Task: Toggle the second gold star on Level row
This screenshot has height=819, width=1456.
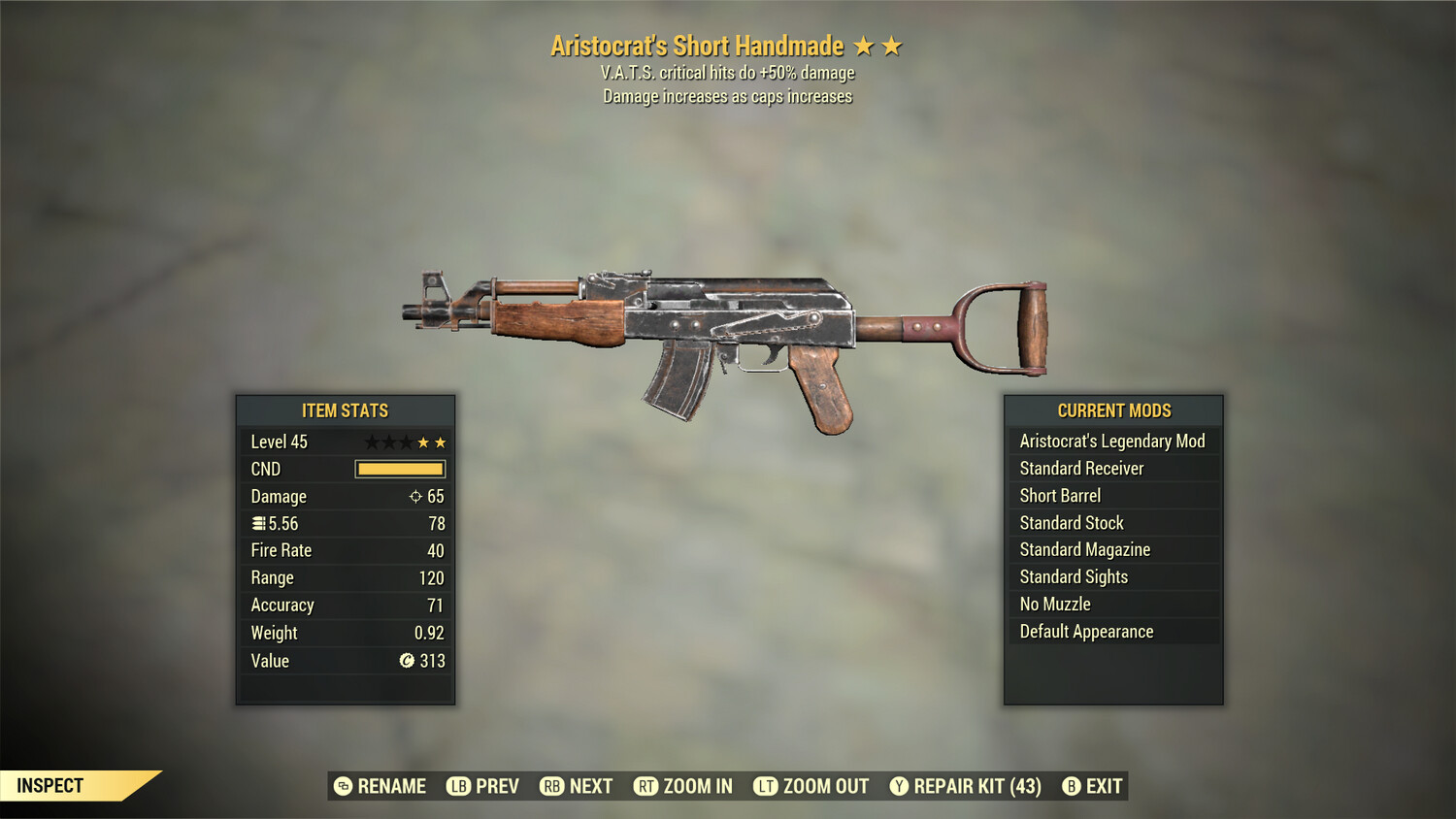Action: [x=441, y=442]
